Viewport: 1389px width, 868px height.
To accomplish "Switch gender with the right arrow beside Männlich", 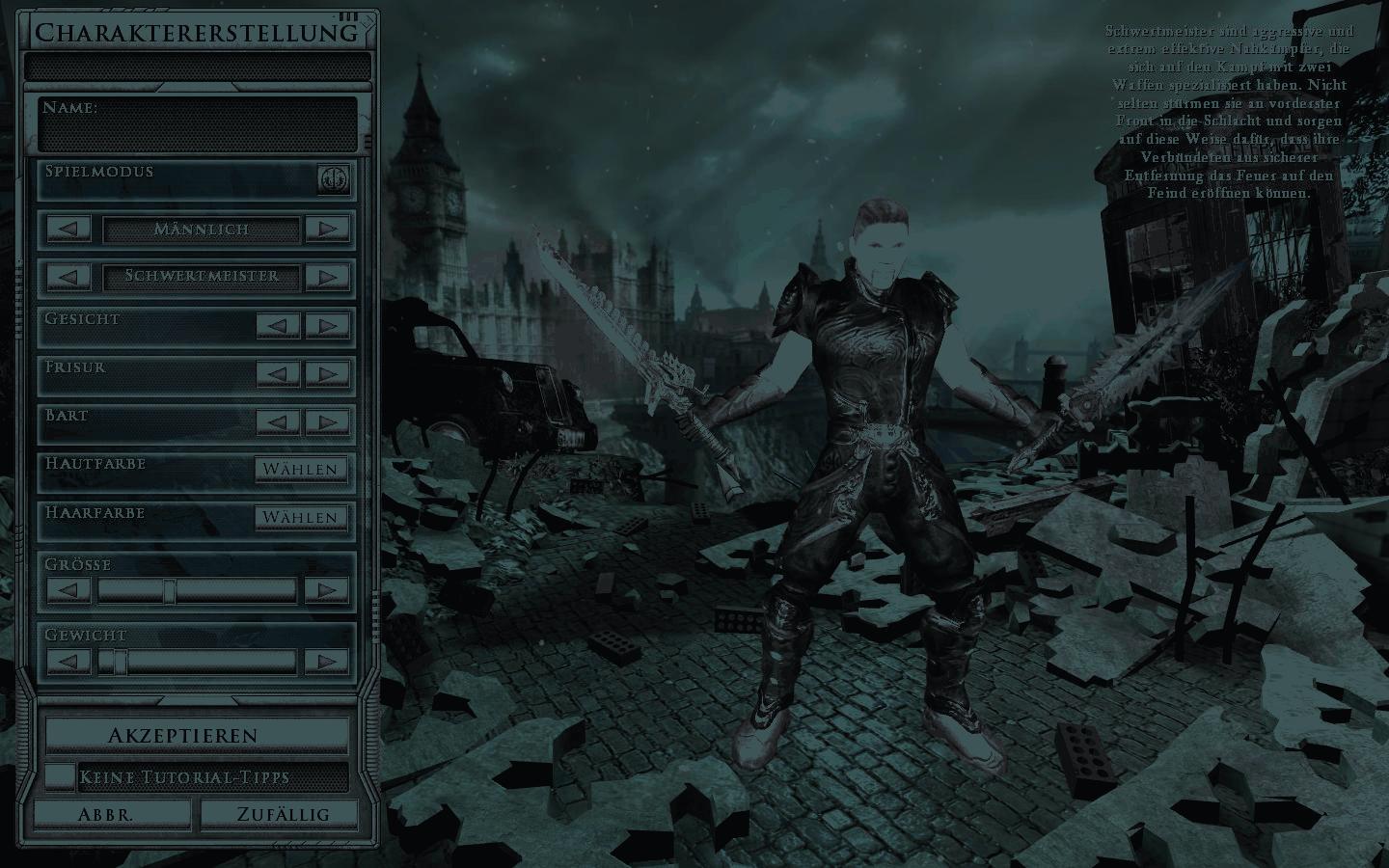I will click(327, 230).
